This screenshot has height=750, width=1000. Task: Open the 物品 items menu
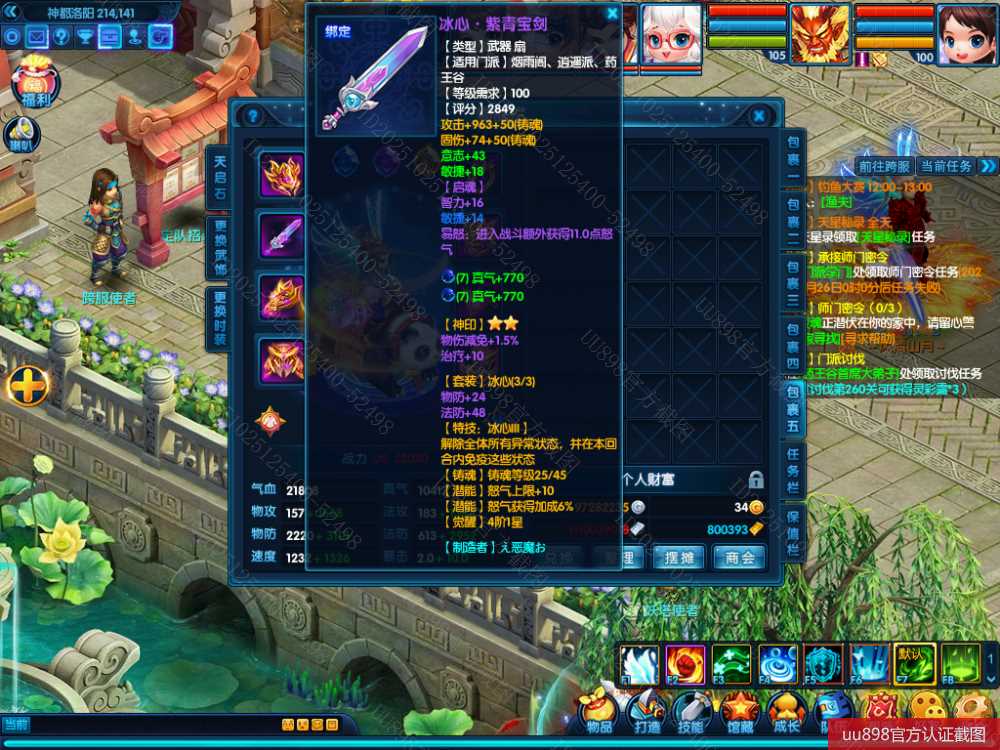599,712
